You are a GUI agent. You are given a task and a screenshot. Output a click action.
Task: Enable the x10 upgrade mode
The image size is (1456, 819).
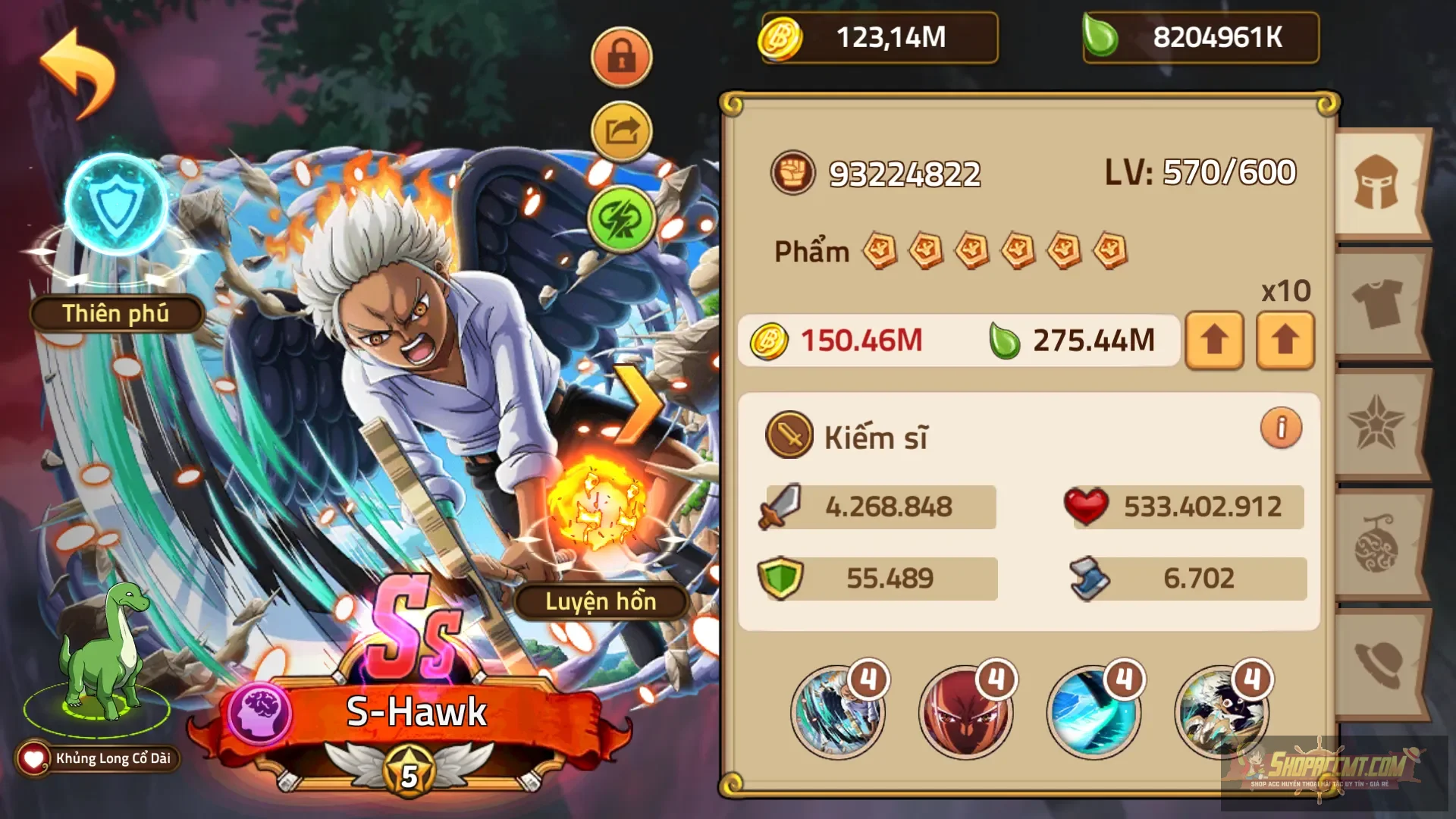tap(1285, 340)
